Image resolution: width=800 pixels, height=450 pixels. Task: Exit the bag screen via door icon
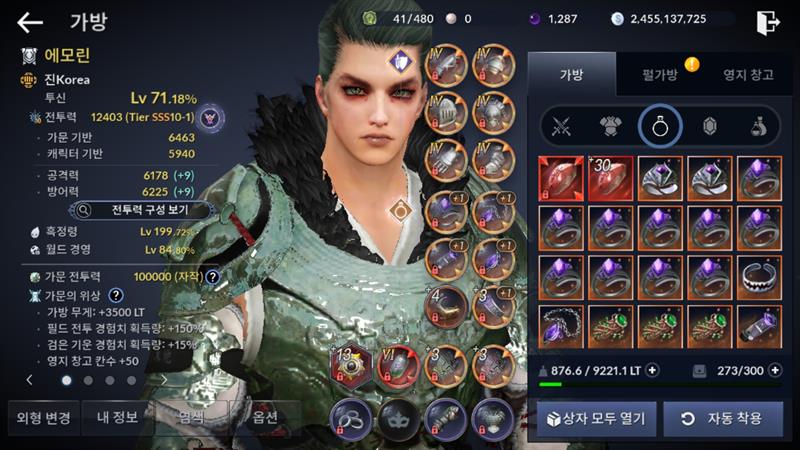click(768, 21)
